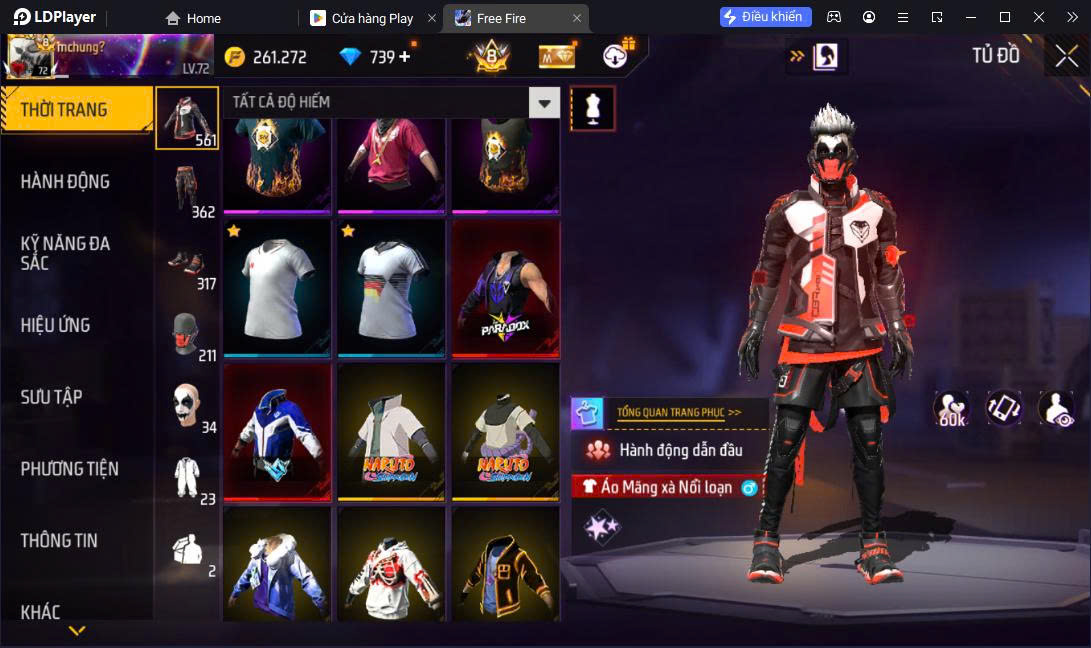Select the blue and white jacket item

pos(277,432)
